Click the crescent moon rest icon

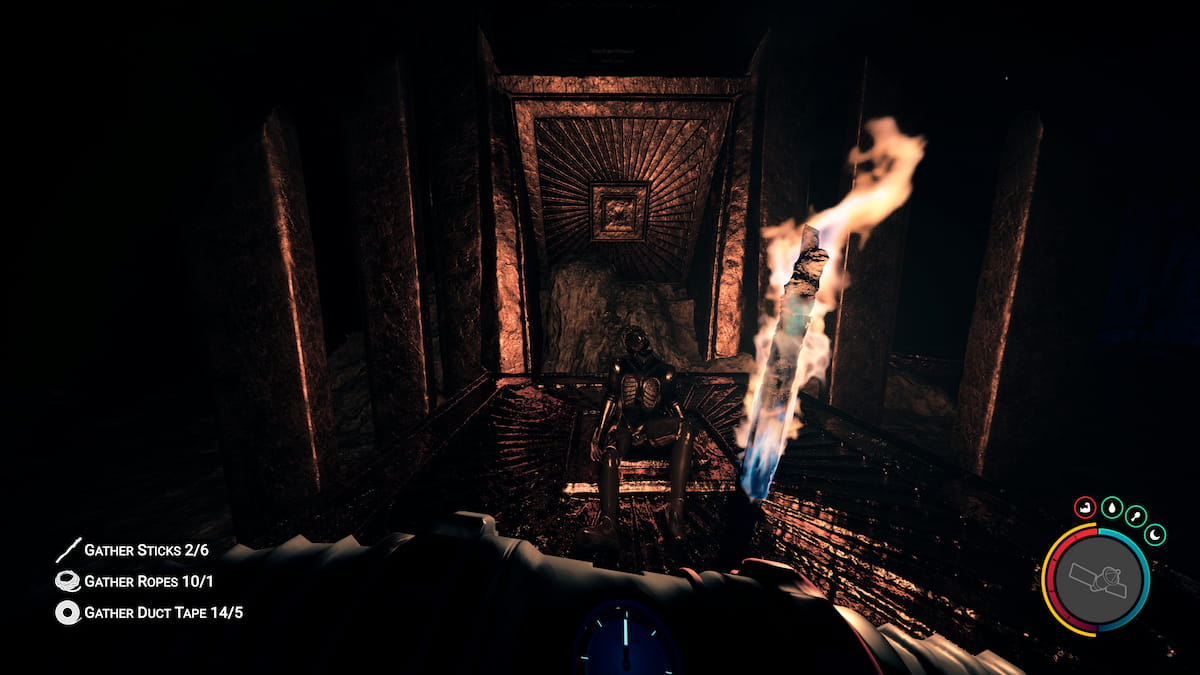tap(1155, 535)
